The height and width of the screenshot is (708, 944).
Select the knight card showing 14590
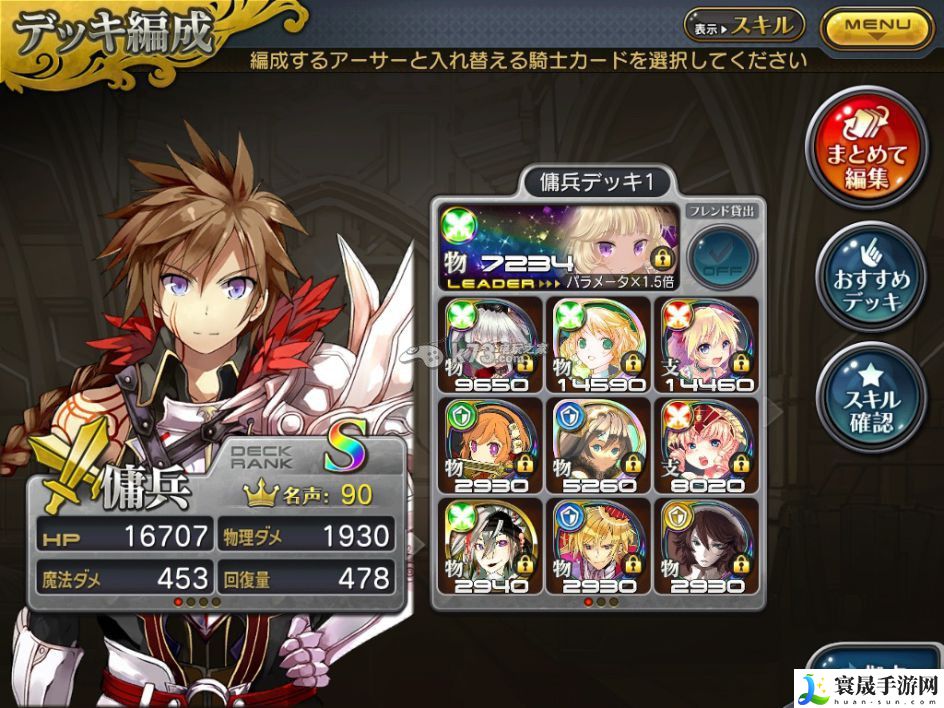[x=598, y=345]
